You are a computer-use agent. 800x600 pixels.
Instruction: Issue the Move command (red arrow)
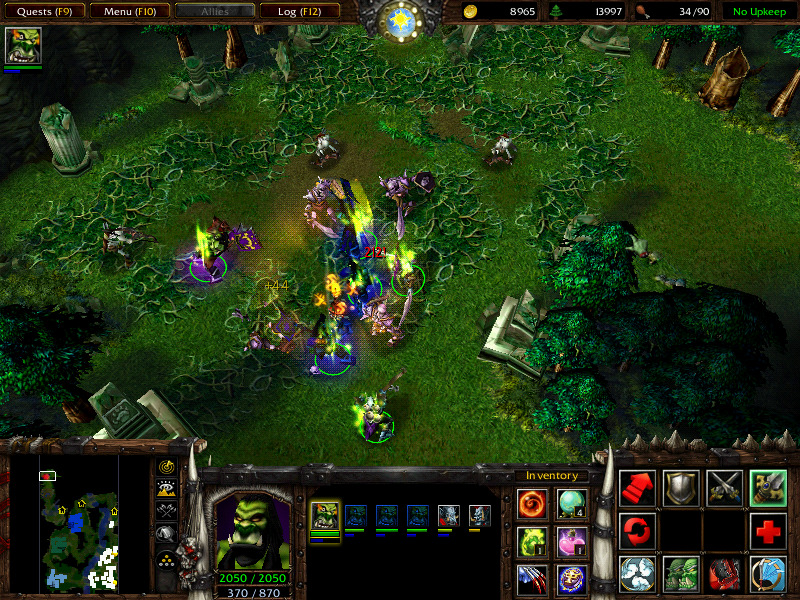pyautogui.click(x=637, y=488)
